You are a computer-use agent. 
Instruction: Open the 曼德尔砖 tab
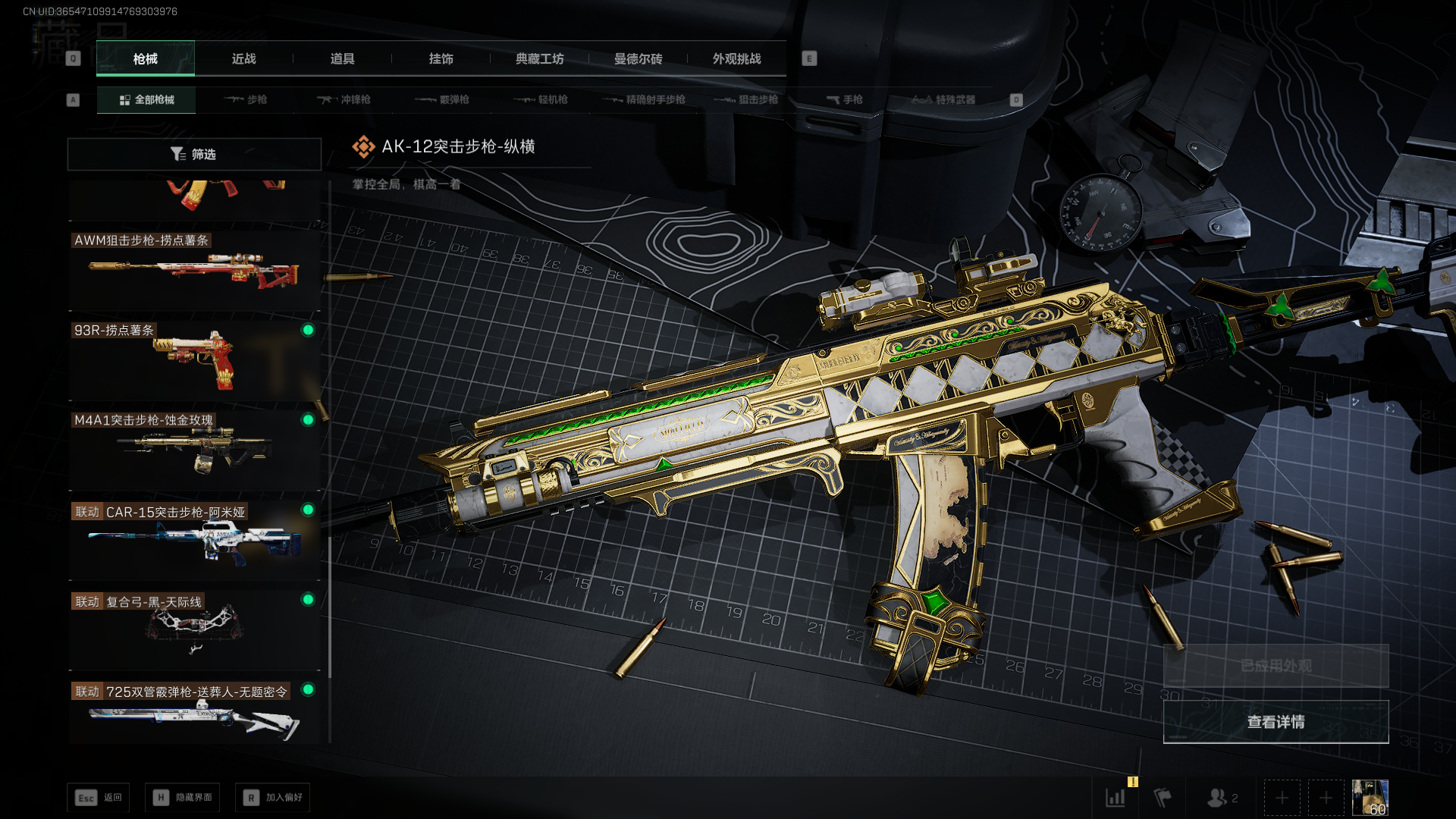click(638, 58)
